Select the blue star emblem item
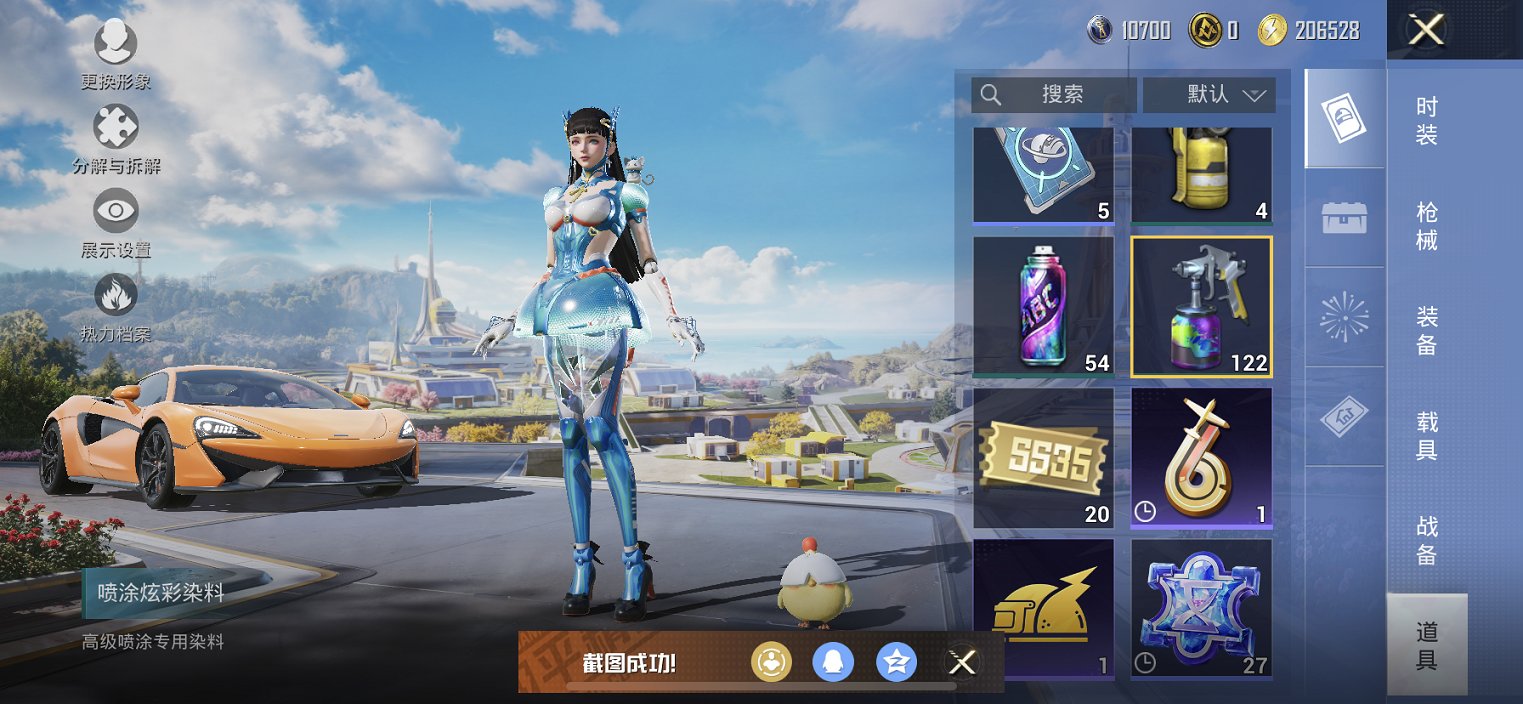Image resolution: width=1523 pixels, height=704 pixels. click(1201, 608)
